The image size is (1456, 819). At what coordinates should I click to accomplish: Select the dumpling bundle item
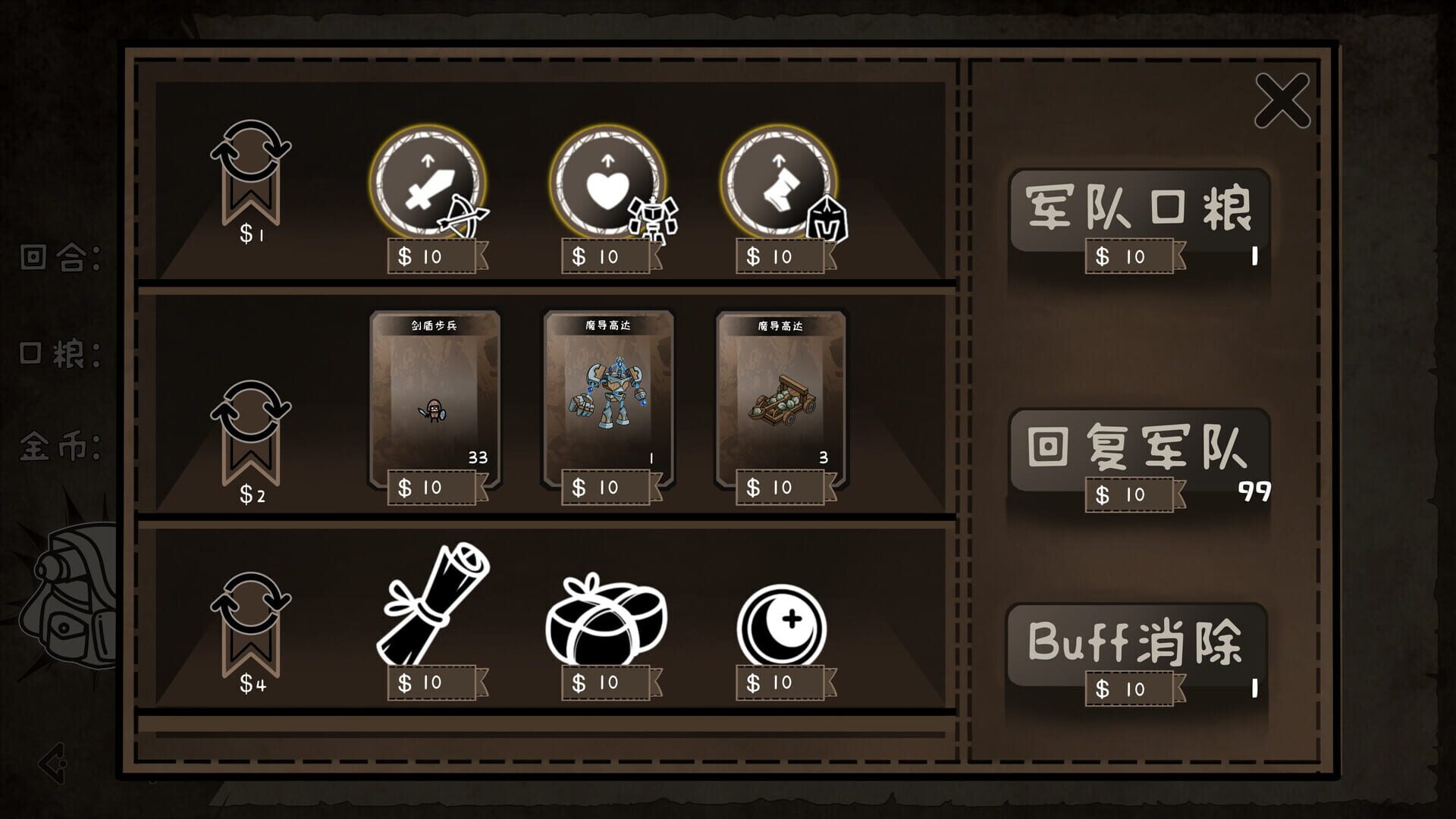(x=605, y=614)
